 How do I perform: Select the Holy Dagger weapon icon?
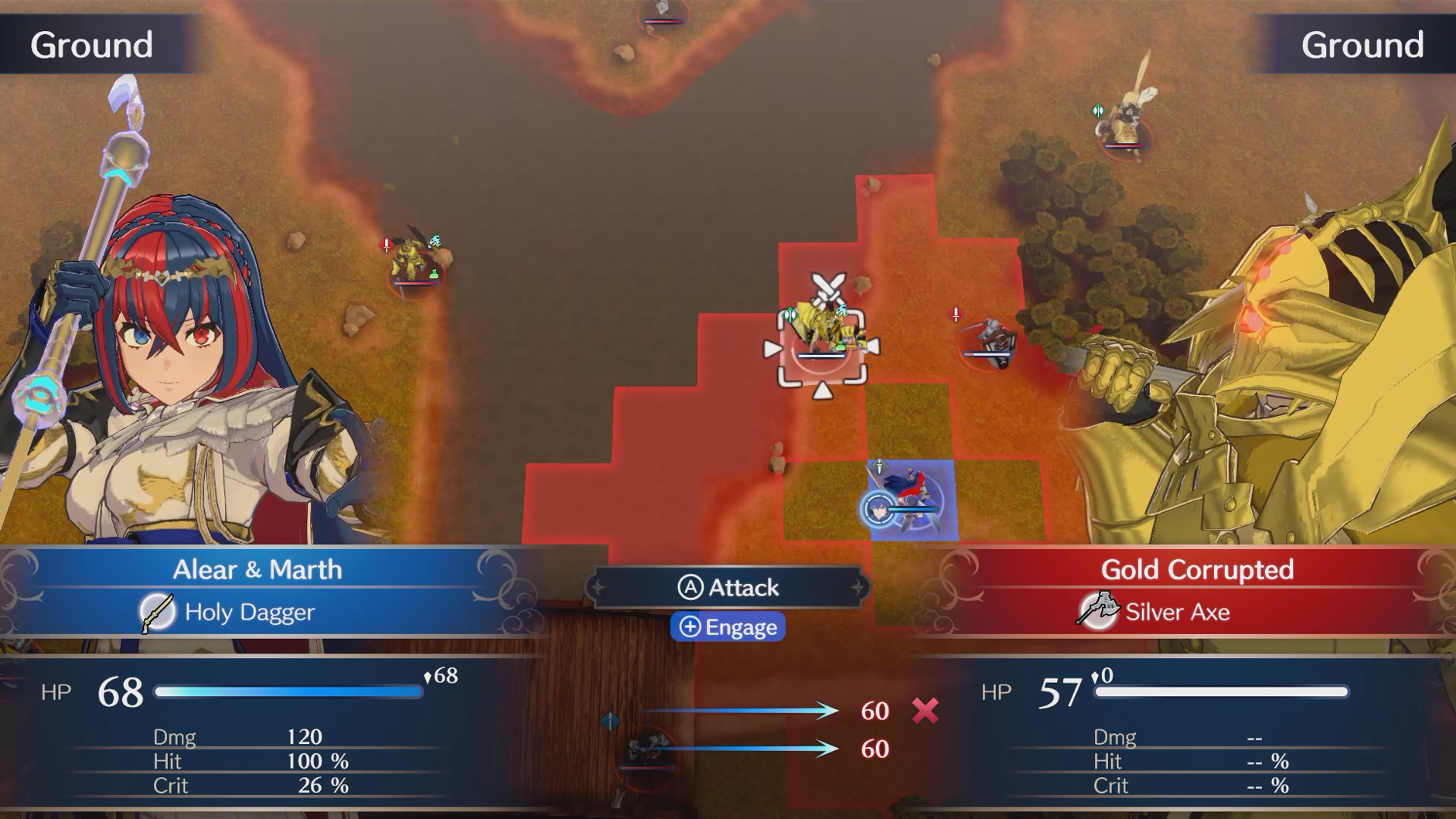pyautogui.click(x=159, y=612)
